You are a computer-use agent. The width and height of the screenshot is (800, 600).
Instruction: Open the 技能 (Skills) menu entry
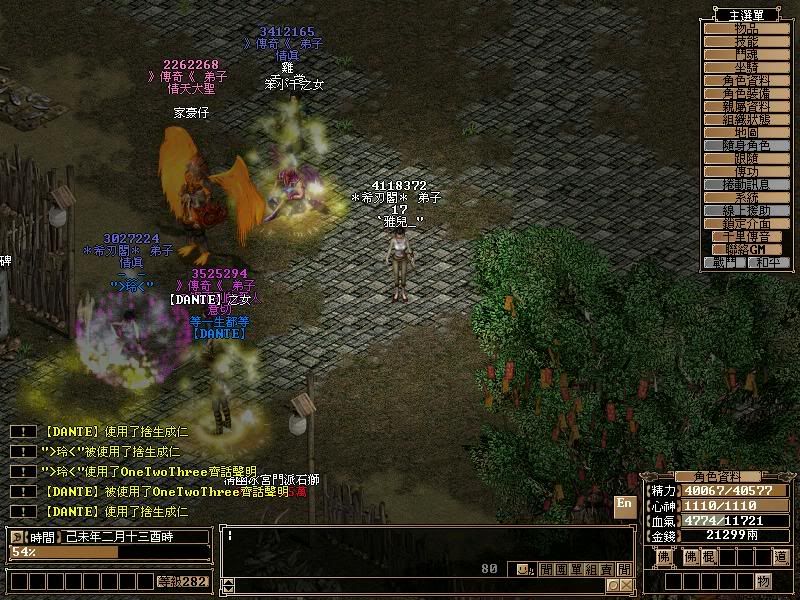click(746, 41)
